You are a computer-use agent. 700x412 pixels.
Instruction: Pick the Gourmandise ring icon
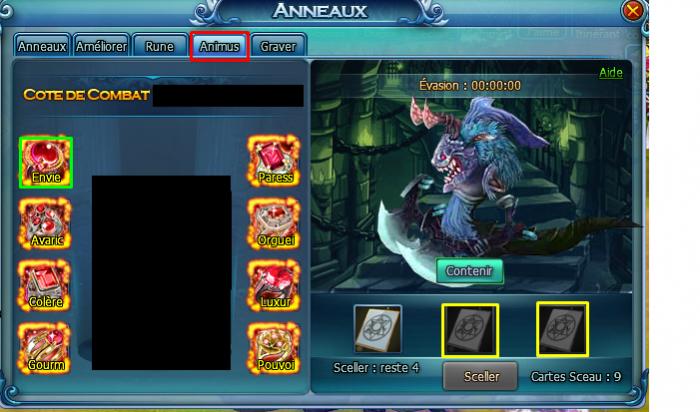(46, 347)
